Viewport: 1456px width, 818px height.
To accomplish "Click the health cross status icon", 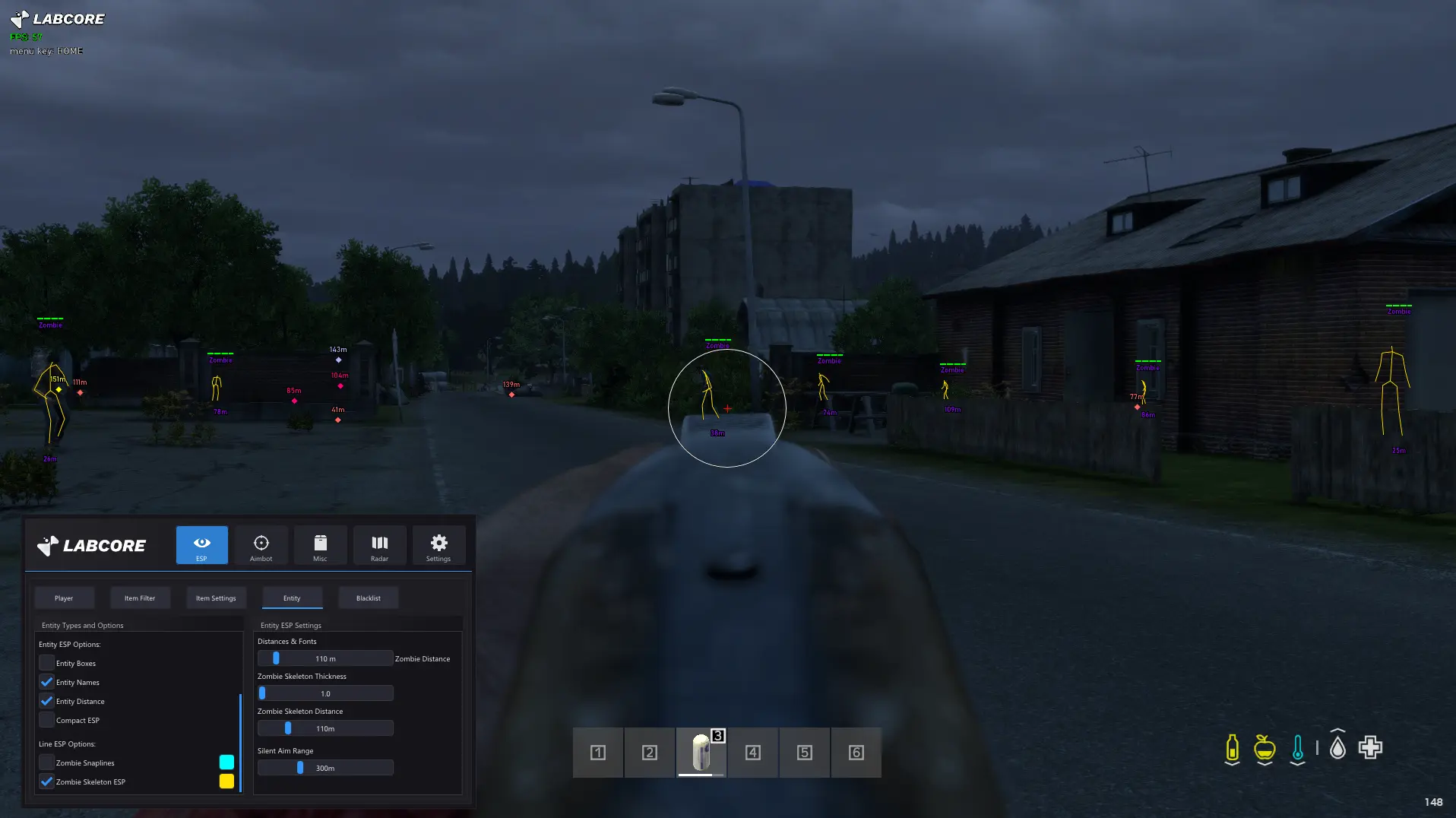I will (x=1369, y=747).
